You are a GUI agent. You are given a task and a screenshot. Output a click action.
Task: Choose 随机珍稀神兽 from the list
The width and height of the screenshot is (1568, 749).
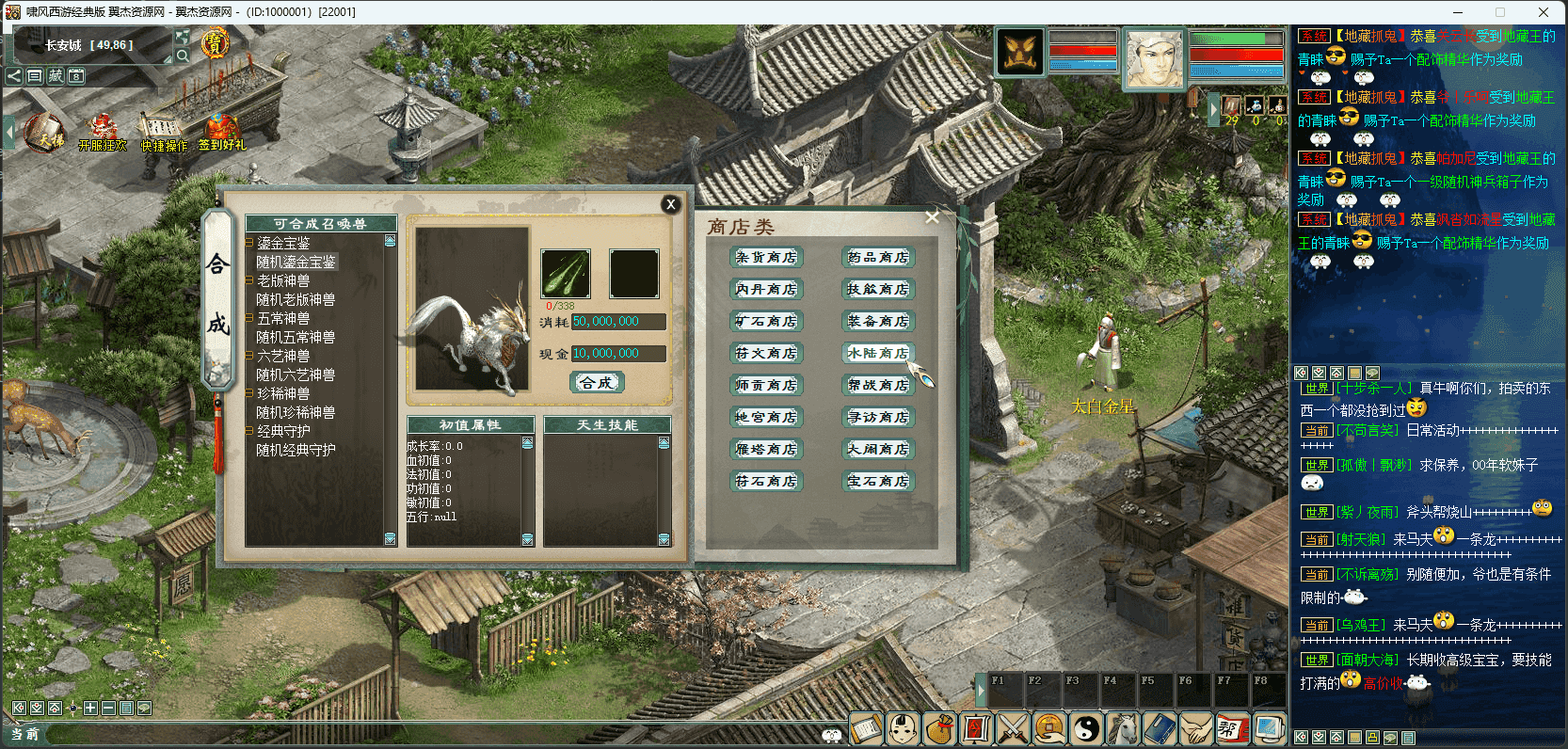tap(296, 413)
